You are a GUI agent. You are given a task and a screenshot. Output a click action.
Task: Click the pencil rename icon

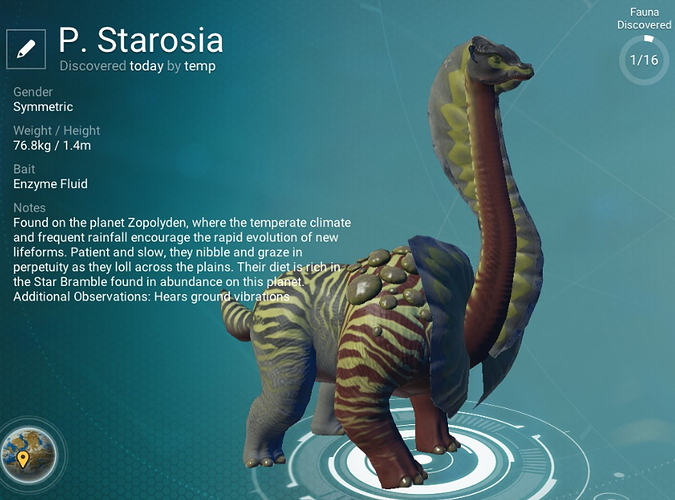click(x=27, y=48)
